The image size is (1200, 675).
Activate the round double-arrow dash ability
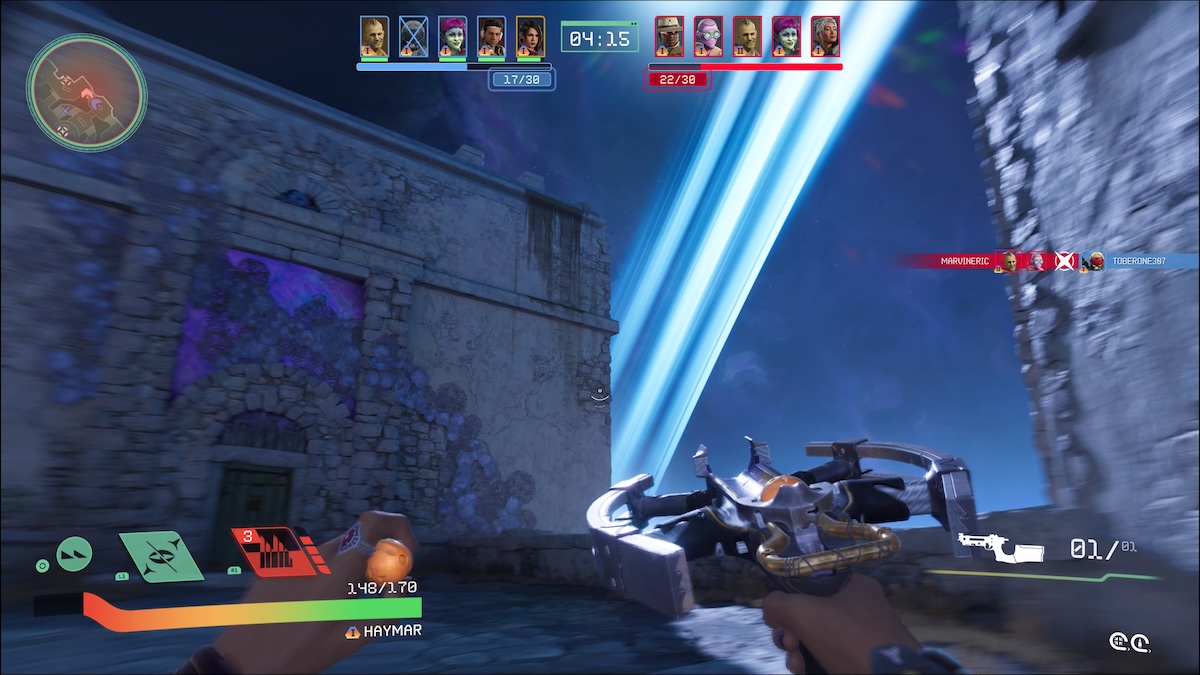coord(74,553)
